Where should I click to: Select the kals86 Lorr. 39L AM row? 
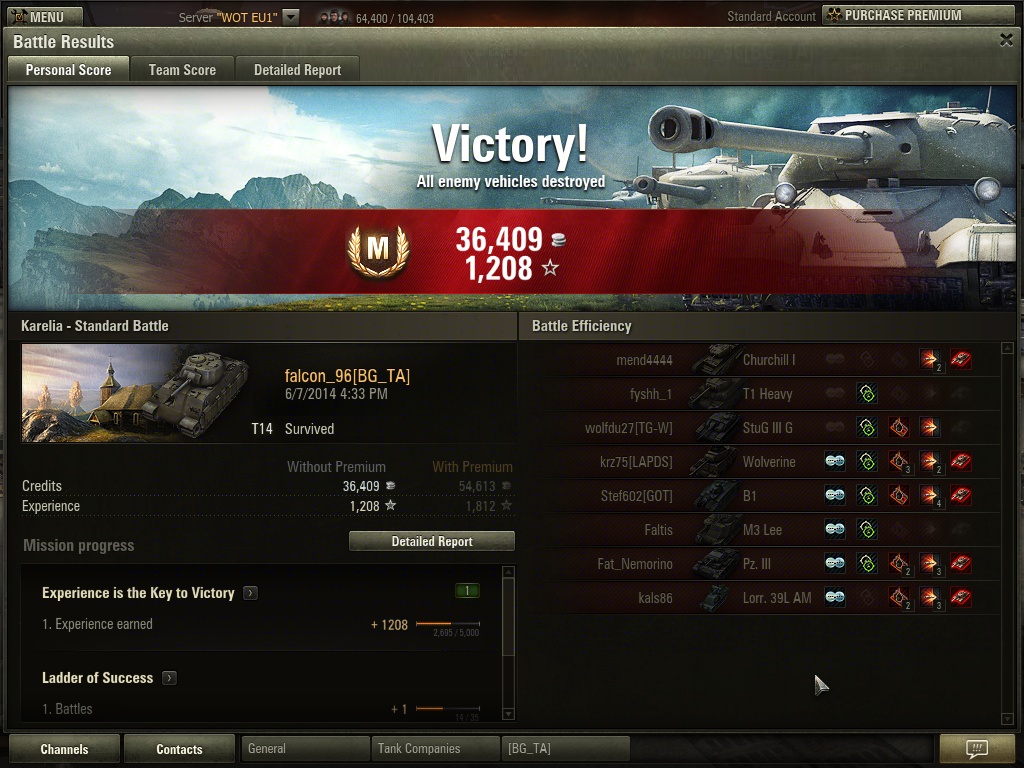[765, 598]
